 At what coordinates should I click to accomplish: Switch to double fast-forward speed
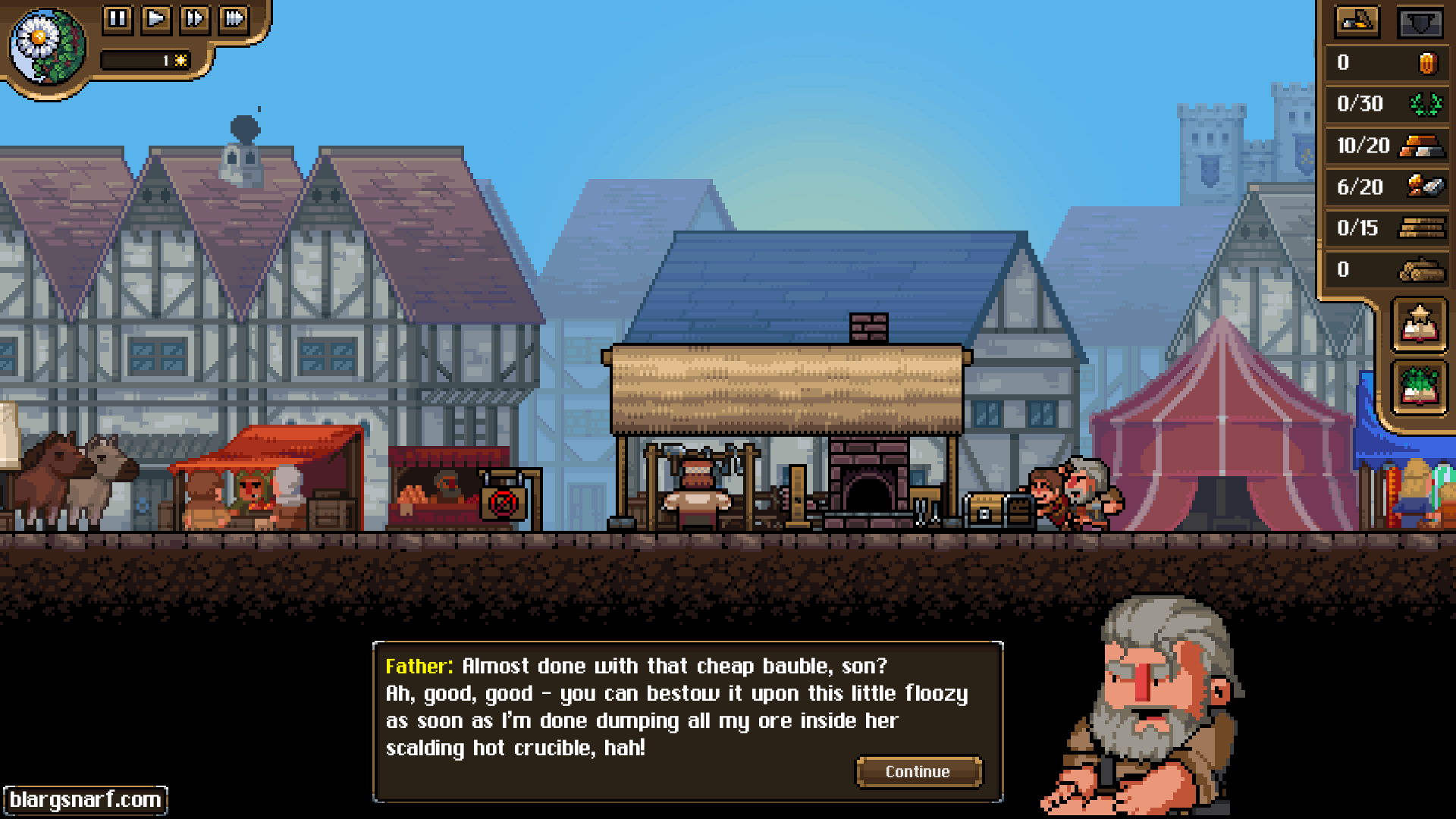(x=195, y=18)
